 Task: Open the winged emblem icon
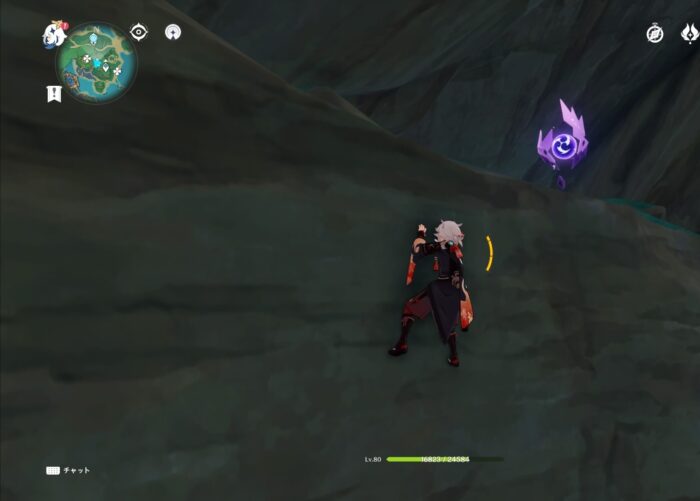pyautogui.click(x=688, y=34)
